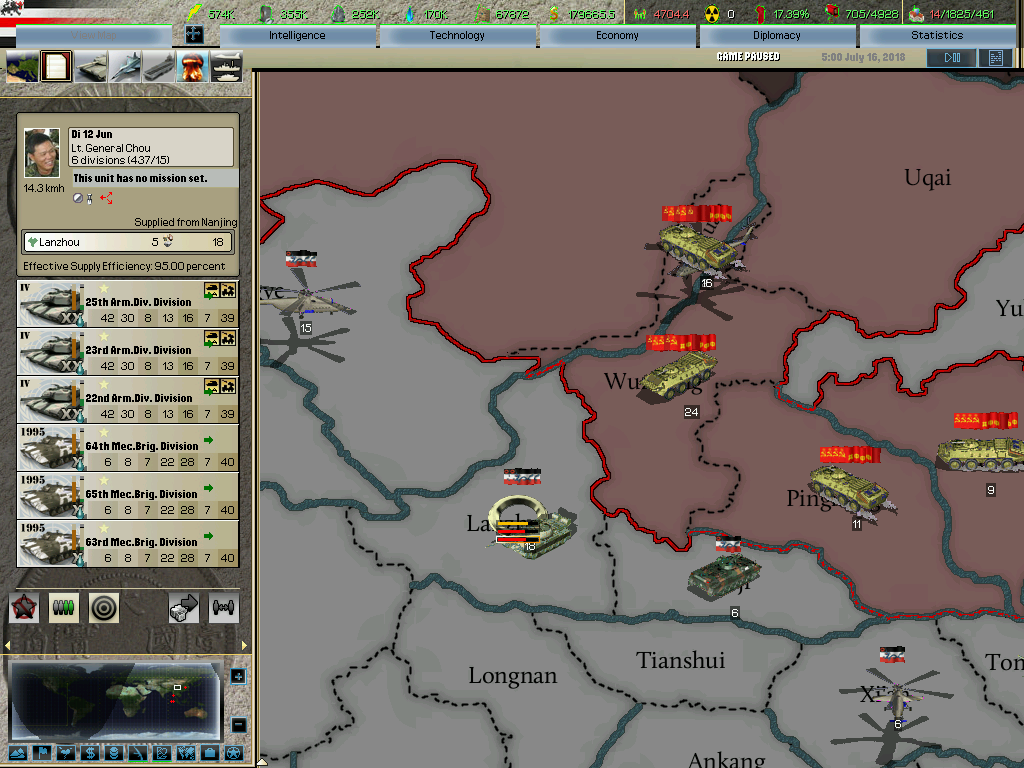Screen dimensions: 1024x768
Task: Open the fighter jet air units panel
Action: pos(125,67)
